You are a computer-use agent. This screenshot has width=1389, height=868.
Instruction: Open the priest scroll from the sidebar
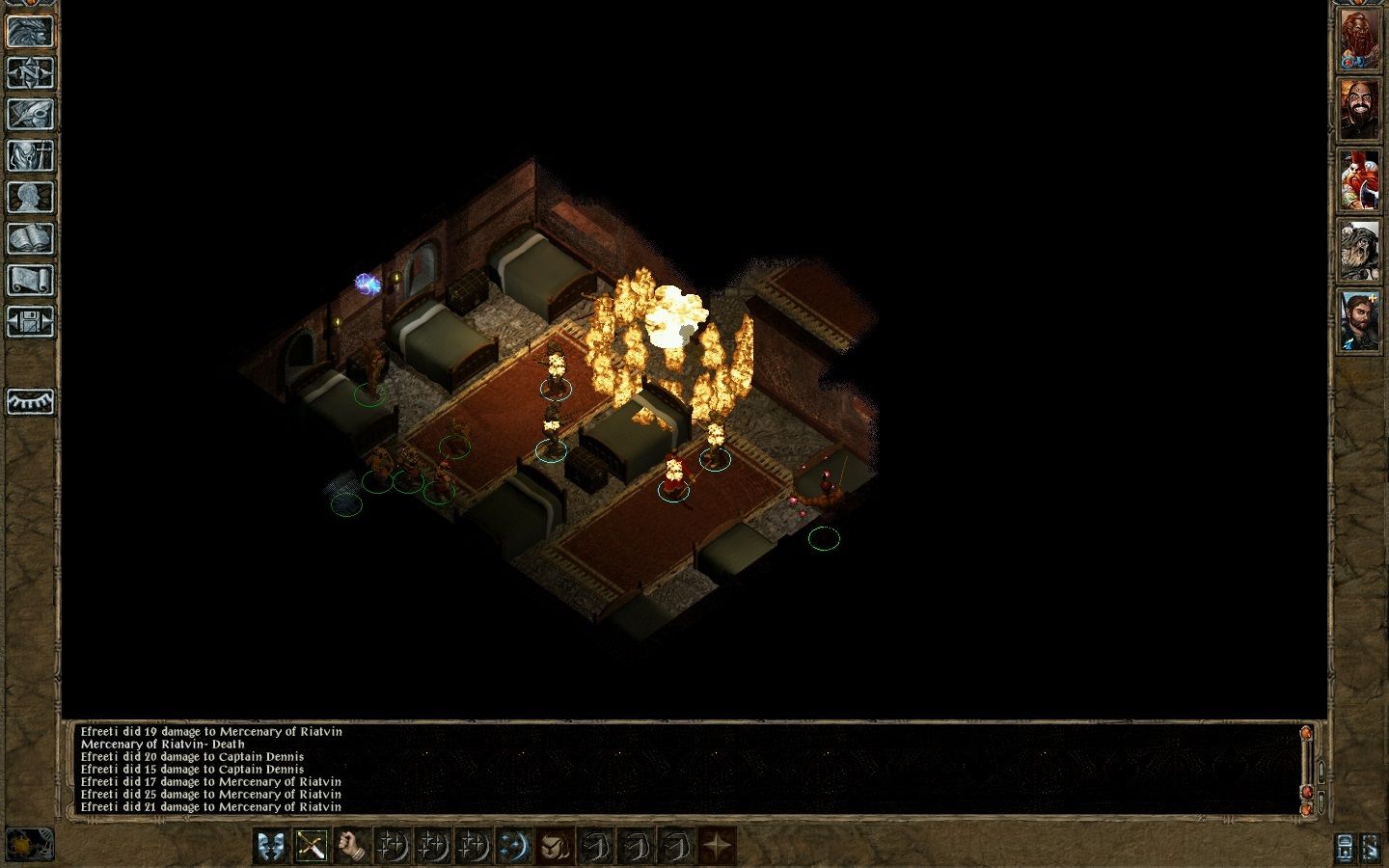(30, 280)
